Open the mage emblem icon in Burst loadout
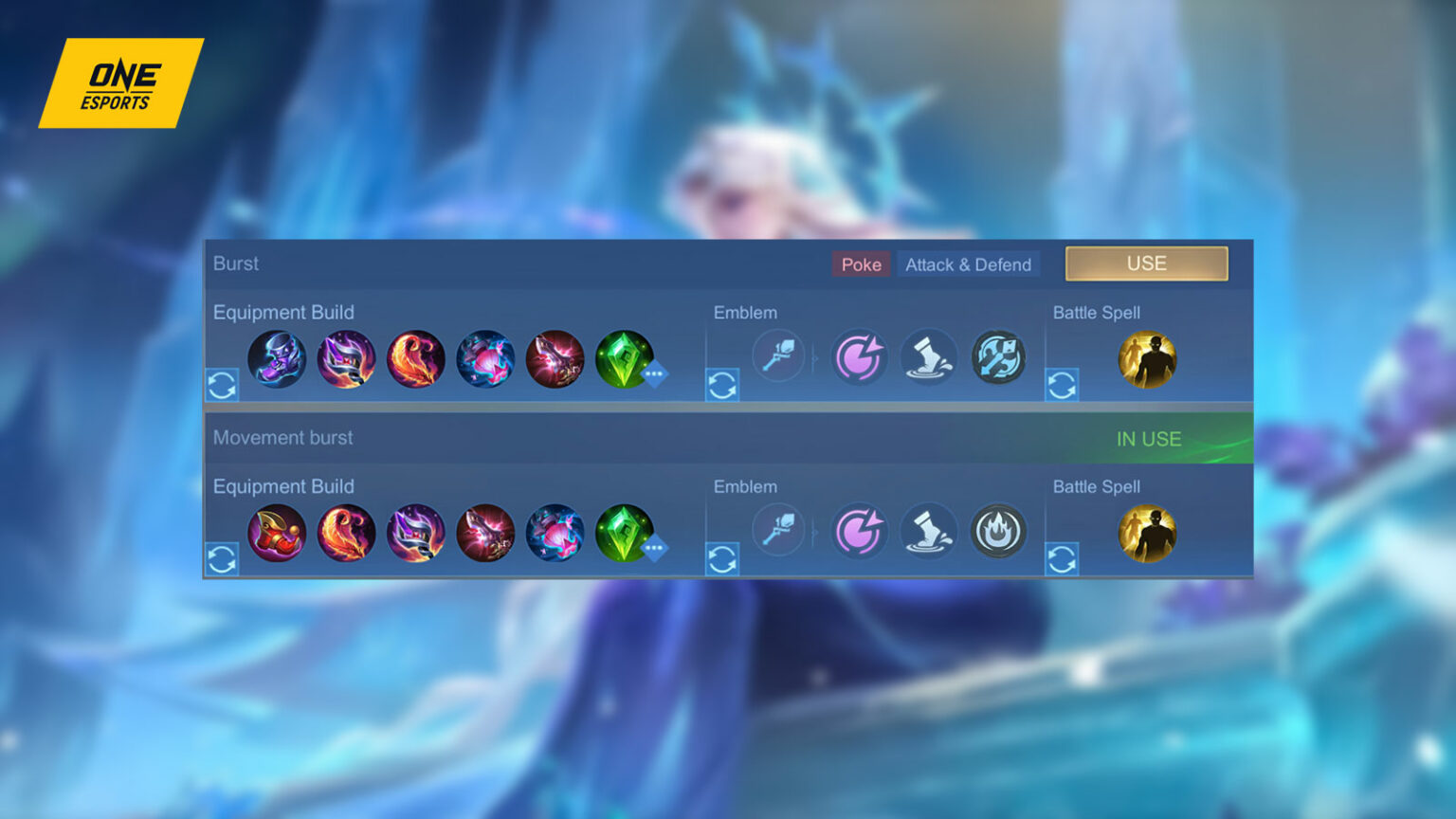 779,355
